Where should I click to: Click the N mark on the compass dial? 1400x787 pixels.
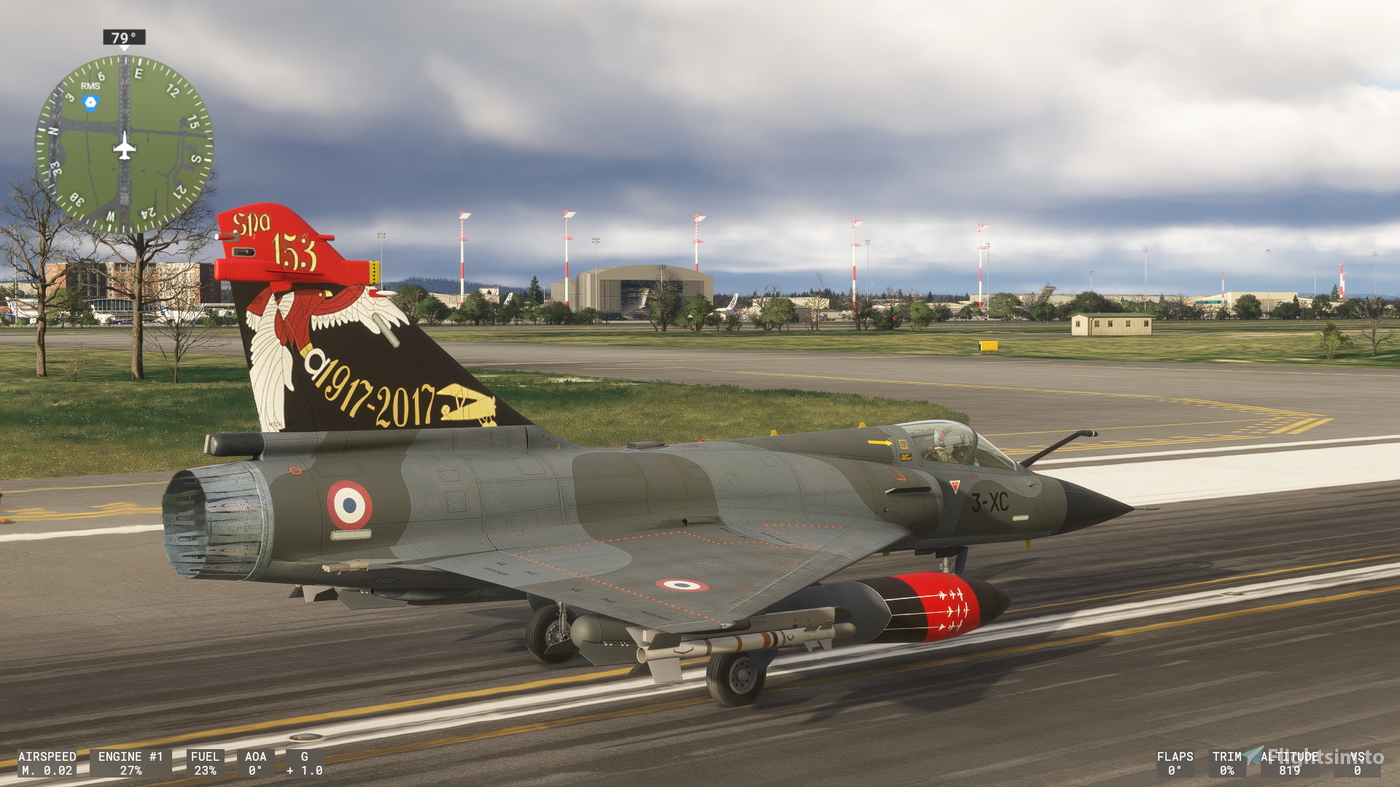pos(53,130)
